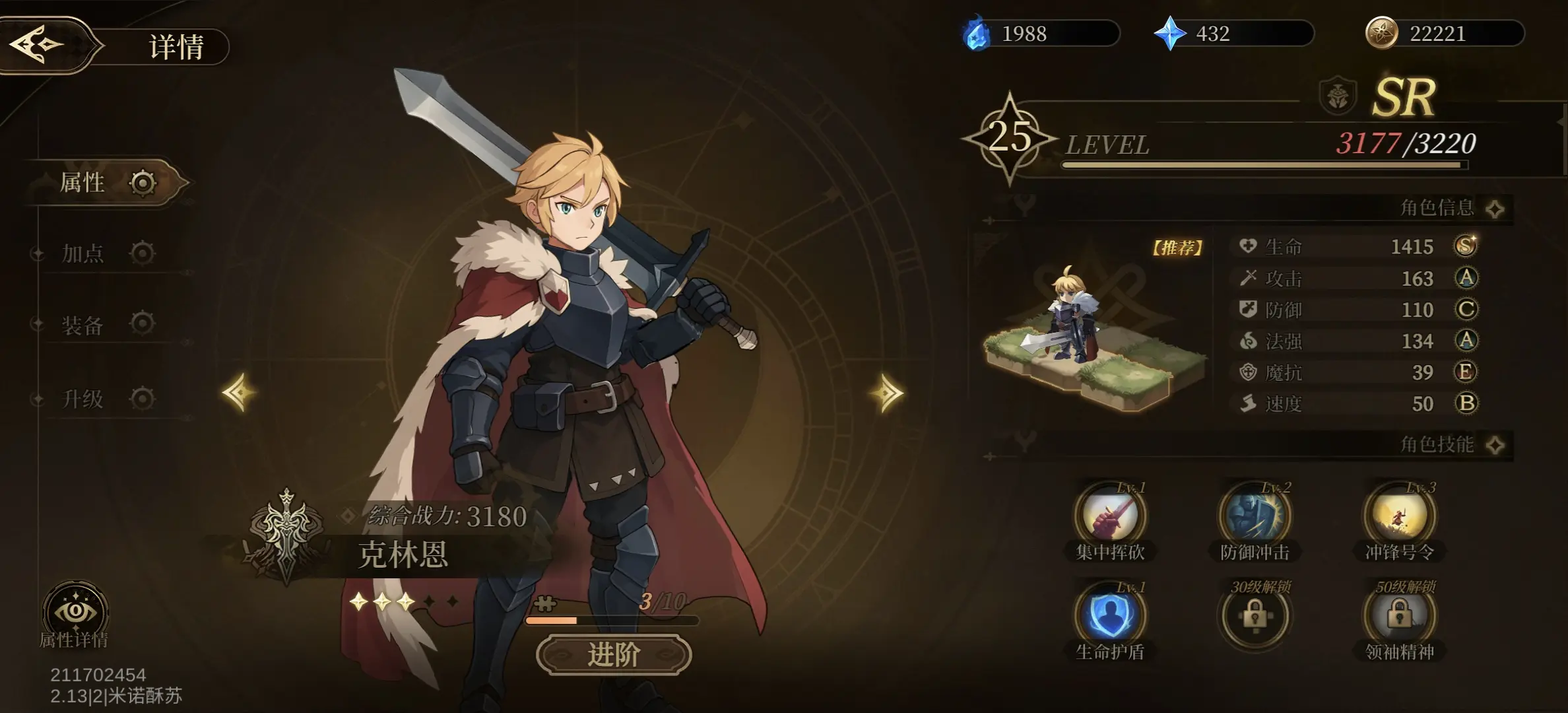Show previous character with left arrow

click(239, 393)
